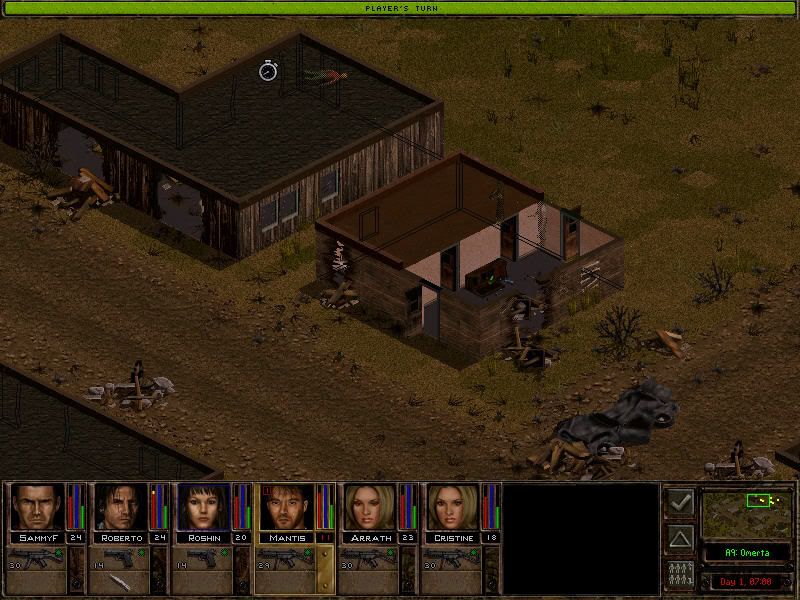Select Arrath's portrait
Image resolution: width=800 pixels, height=600 pixels.
click(369, 508)
